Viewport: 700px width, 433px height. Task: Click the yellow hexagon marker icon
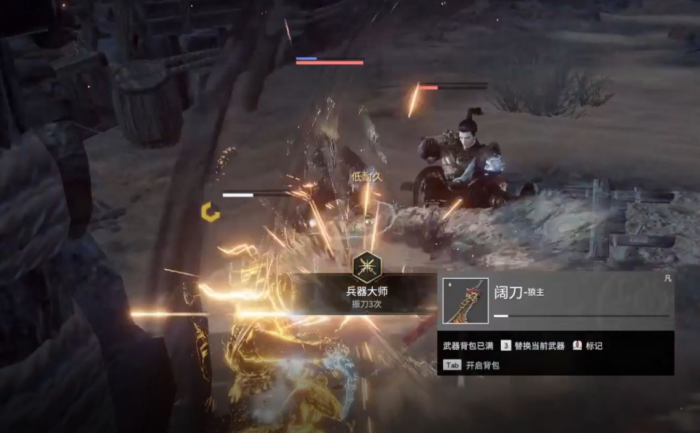coord(209,211)
